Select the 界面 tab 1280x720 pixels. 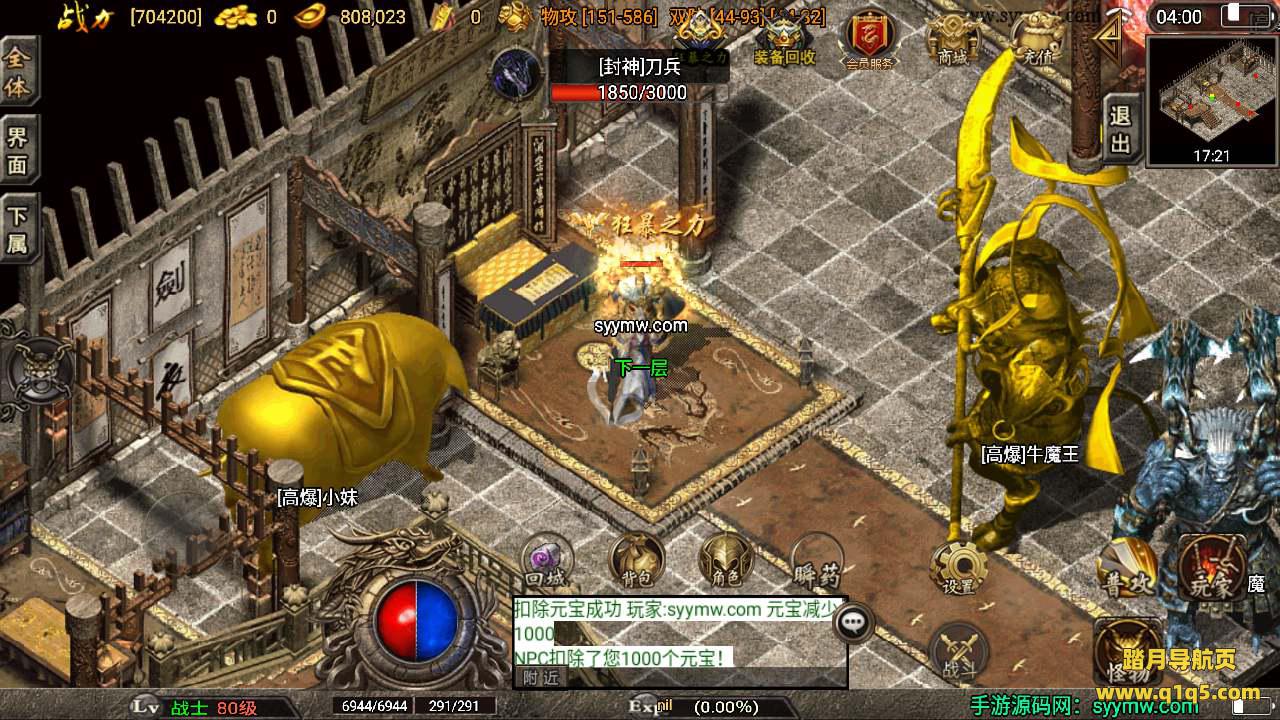[x=18, y=152]
